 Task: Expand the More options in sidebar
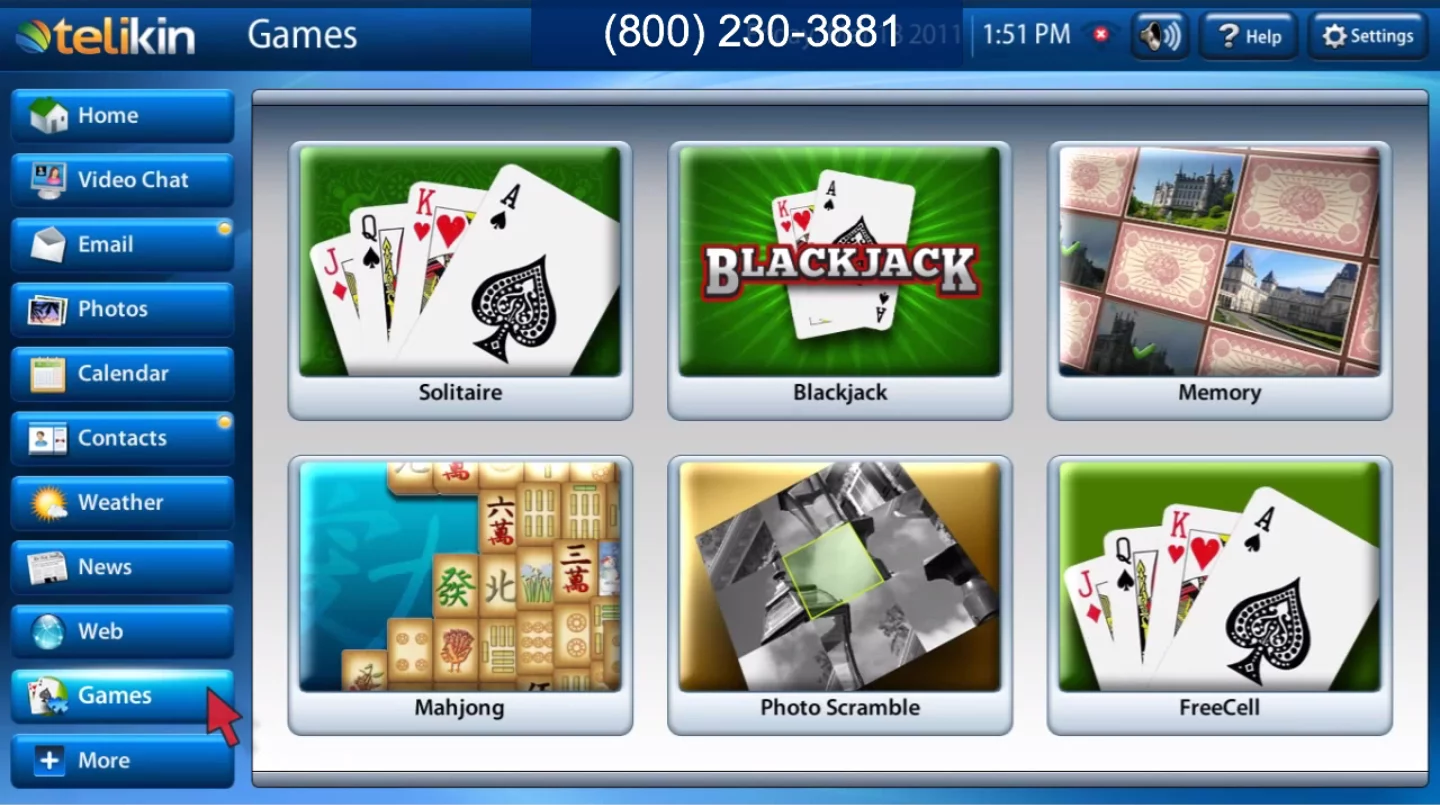(x=120, y=760)
